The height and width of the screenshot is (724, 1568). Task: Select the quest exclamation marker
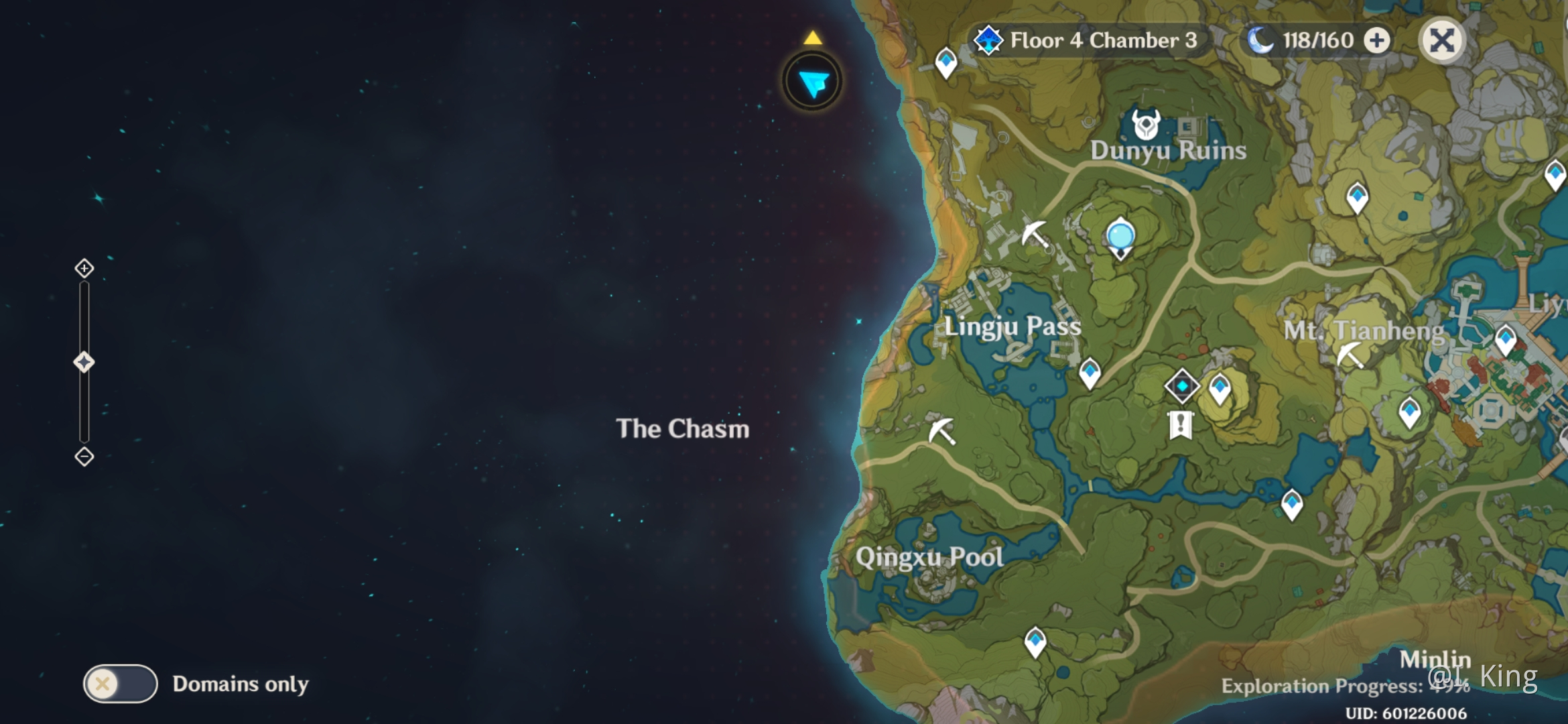1180,425
